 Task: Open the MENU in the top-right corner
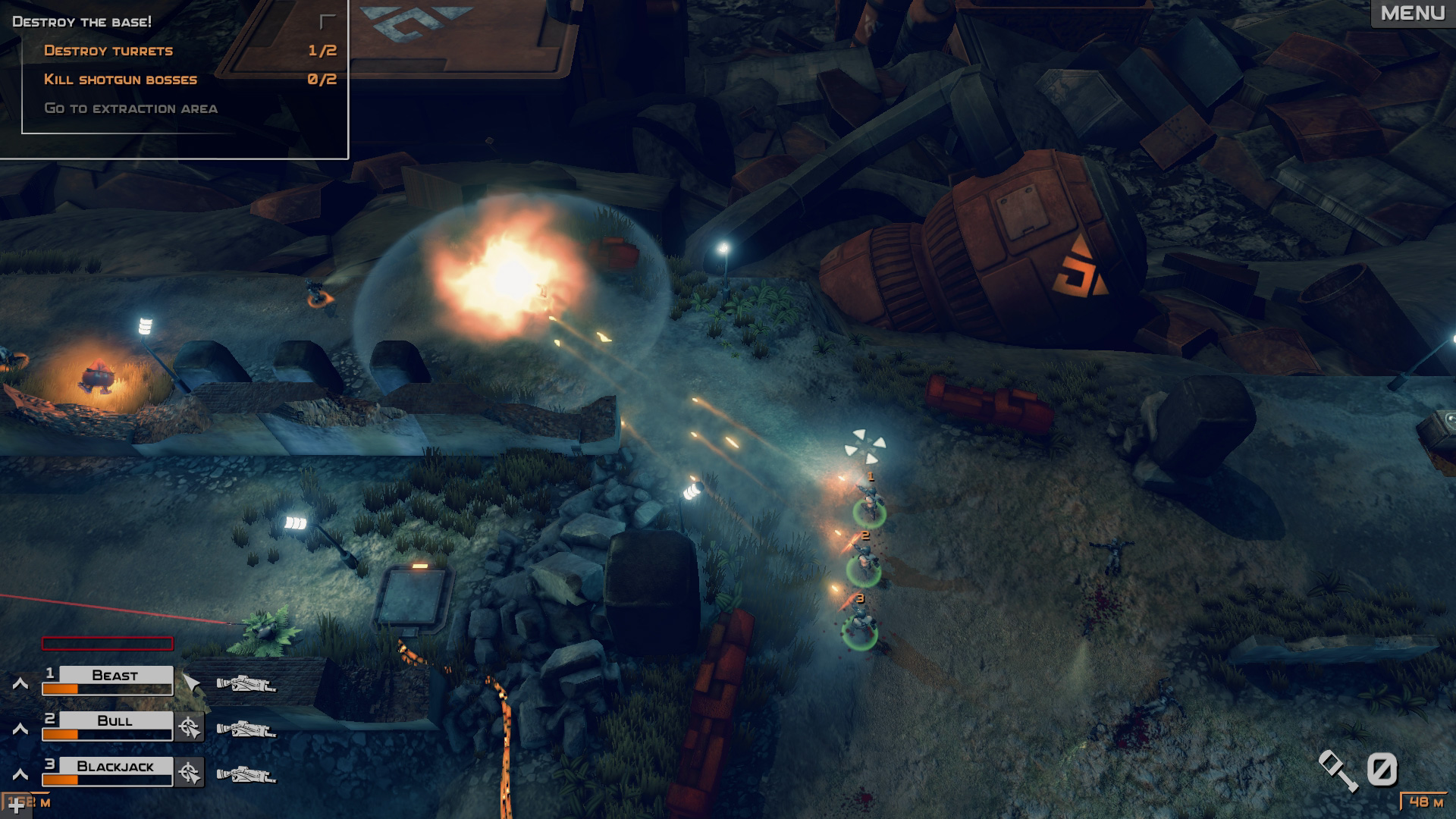[1412, 13]
